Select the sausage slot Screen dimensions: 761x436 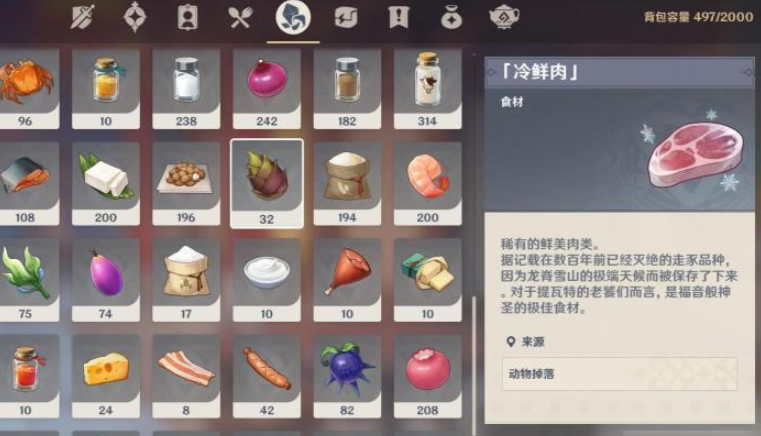pyautogui.click(x=267, y=368)
